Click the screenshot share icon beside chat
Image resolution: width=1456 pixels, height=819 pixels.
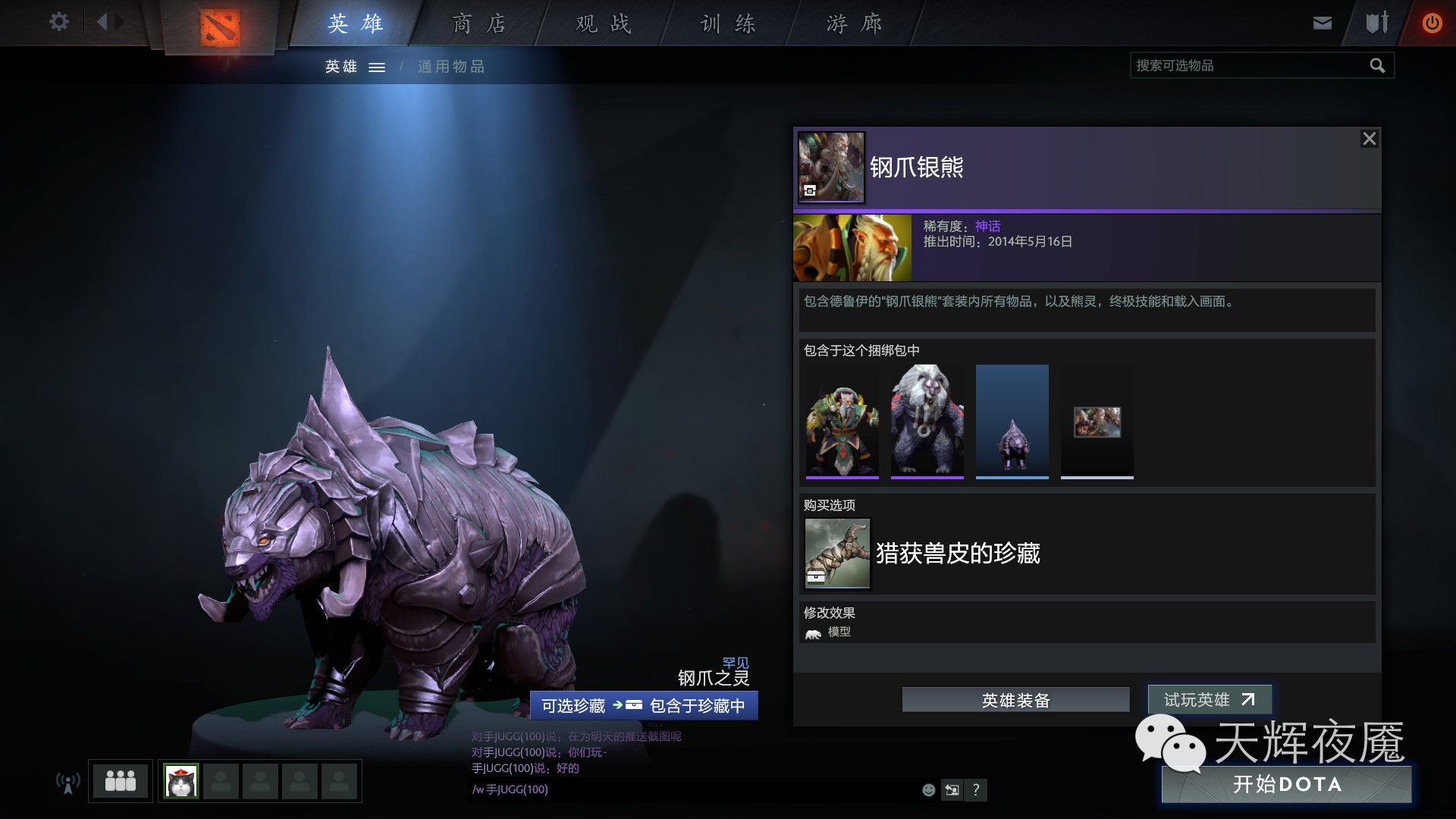pyautogui.click(x=952, y=790)
